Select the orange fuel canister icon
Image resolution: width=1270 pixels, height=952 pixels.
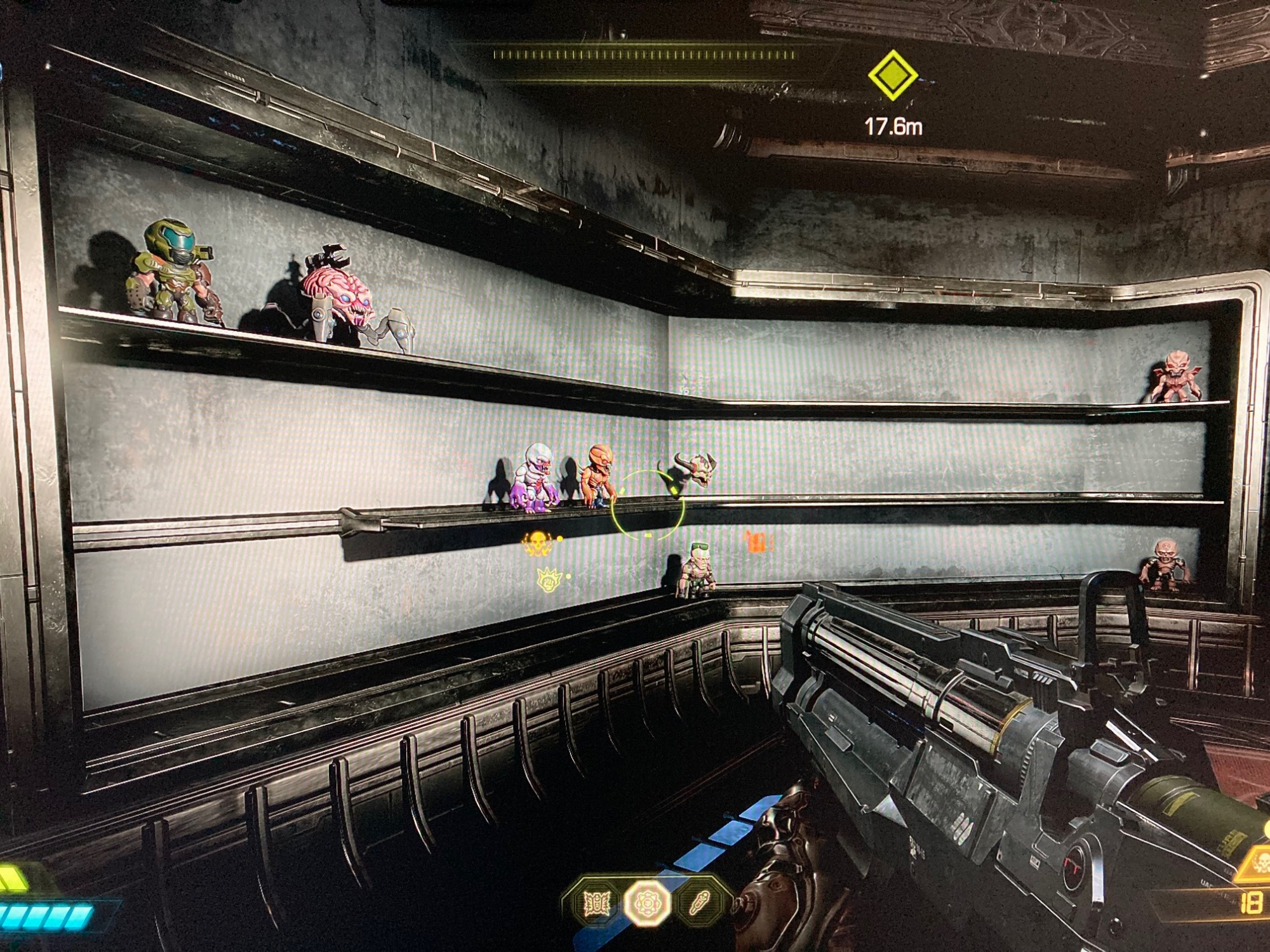point(756,541)
